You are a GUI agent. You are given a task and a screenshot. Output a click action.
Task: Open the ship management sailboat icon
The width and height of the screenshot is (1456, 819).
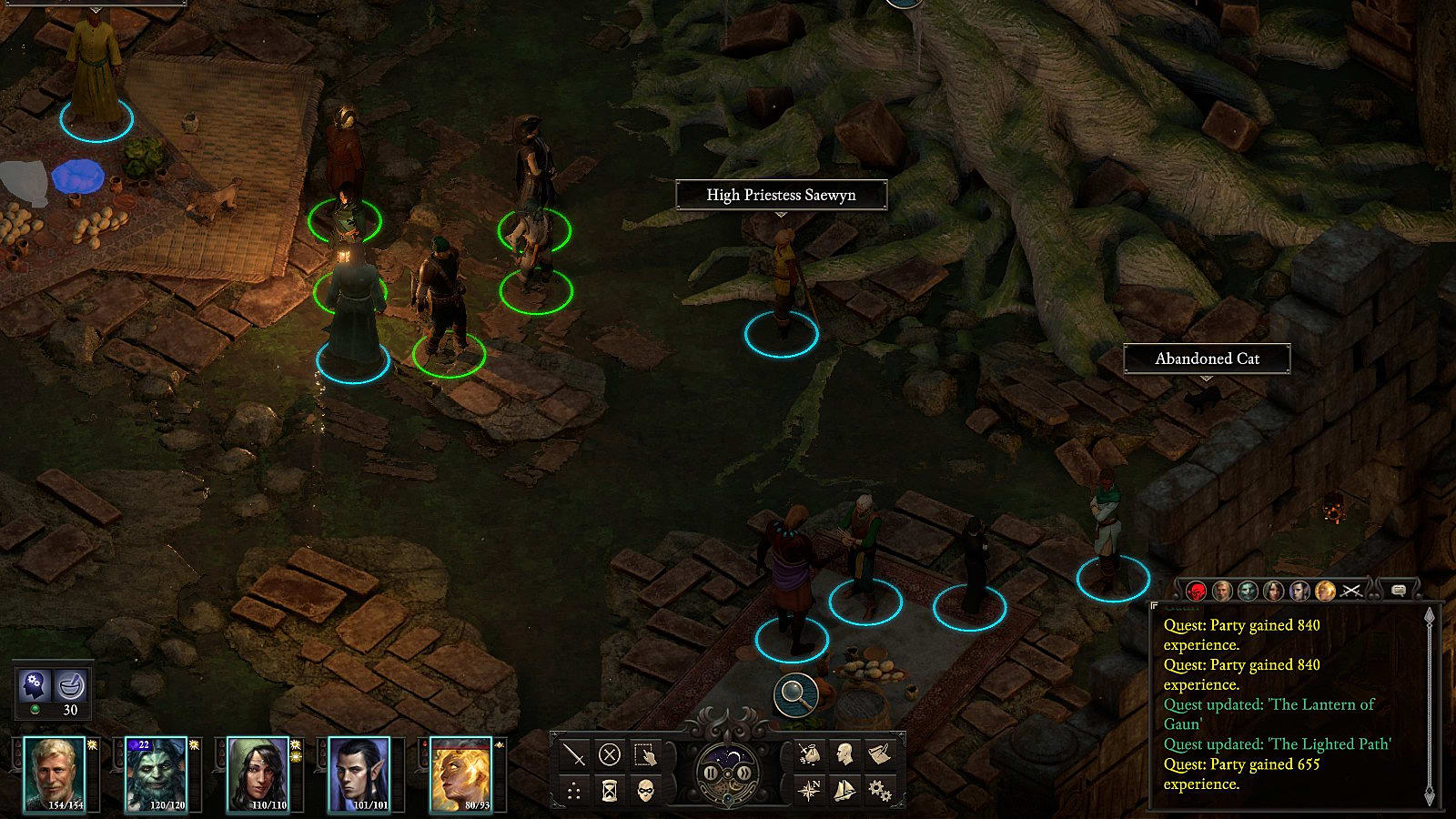[x=844, y=790]
